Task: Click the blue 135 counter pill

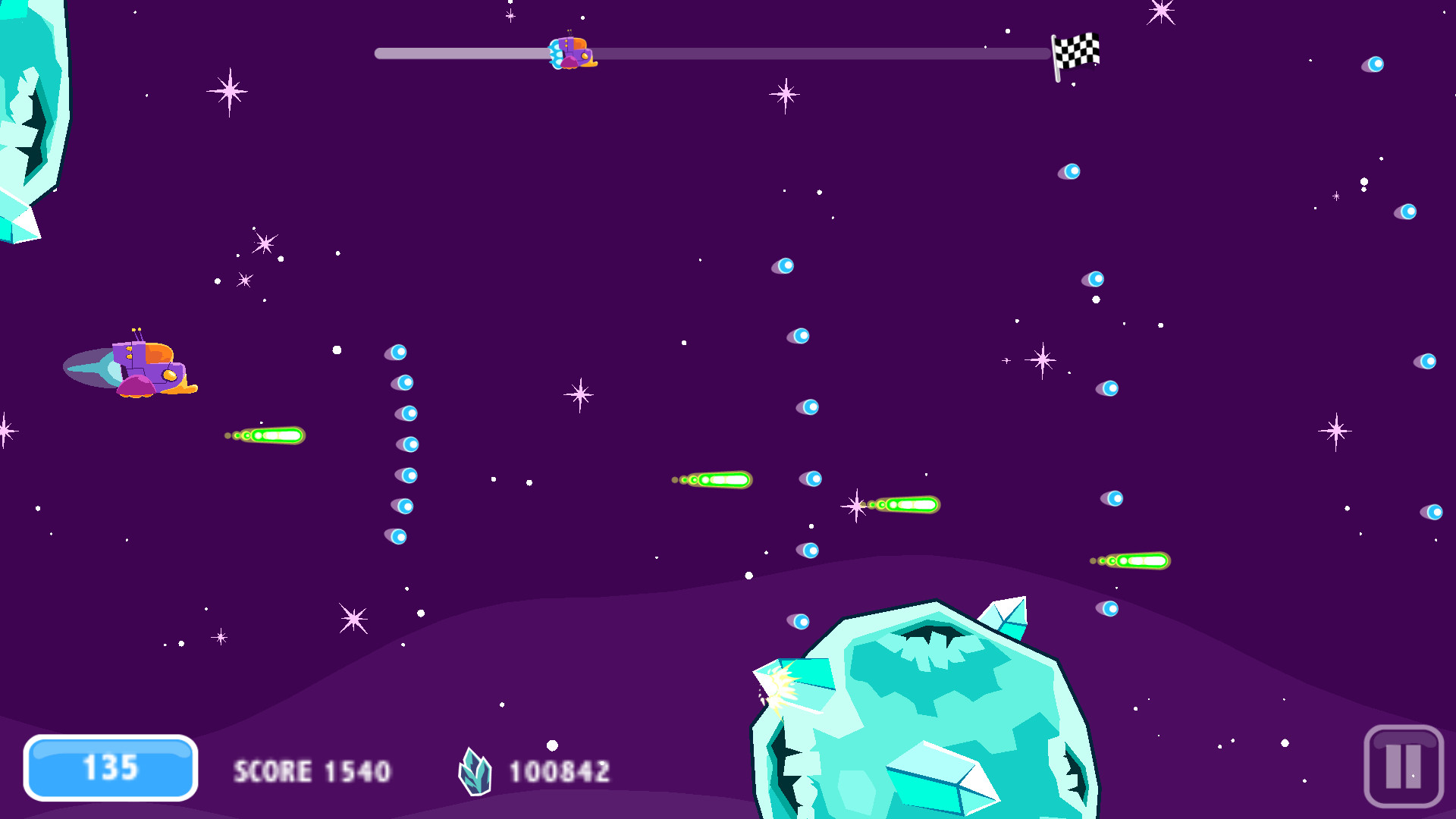Action: pyautogui.click(x=110, y=768)
